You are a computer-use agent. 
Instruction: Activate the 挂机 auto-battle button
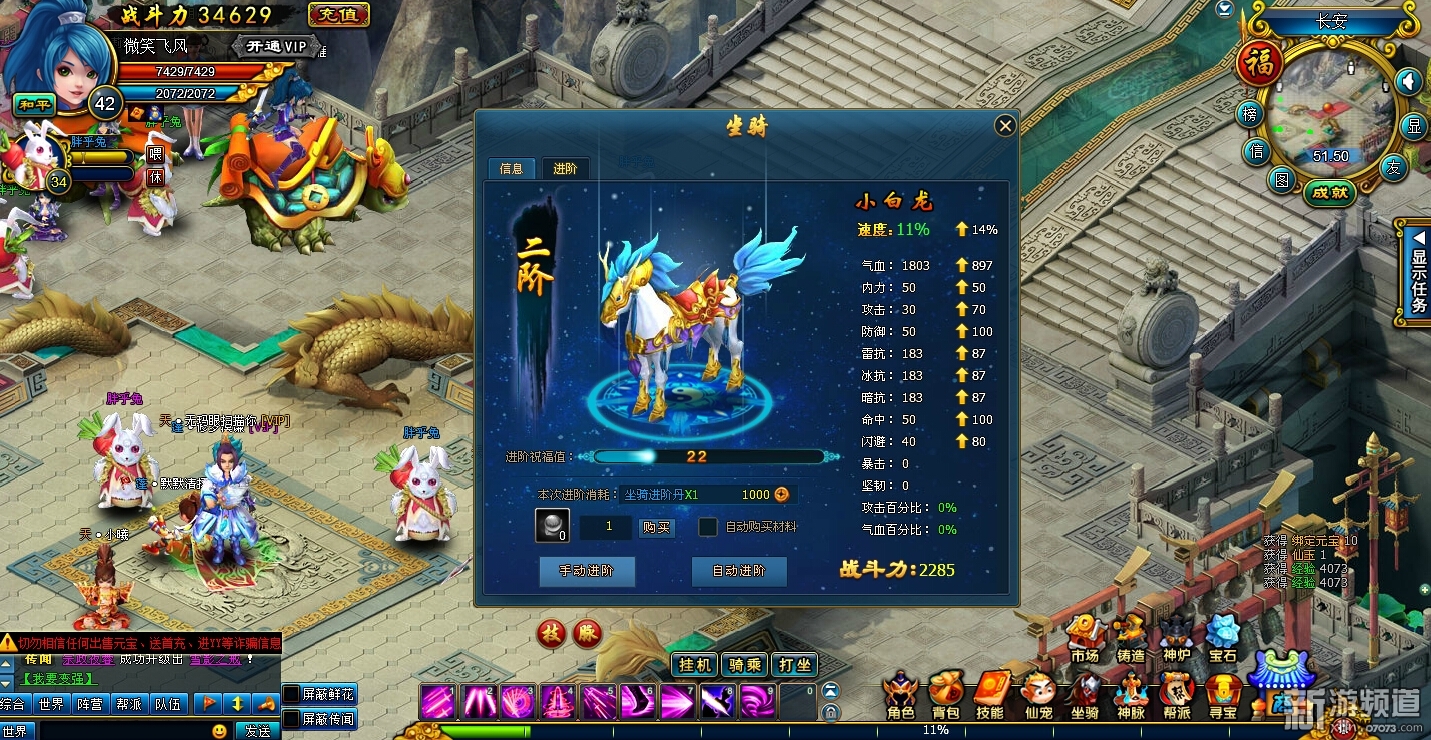click(695, 665)
